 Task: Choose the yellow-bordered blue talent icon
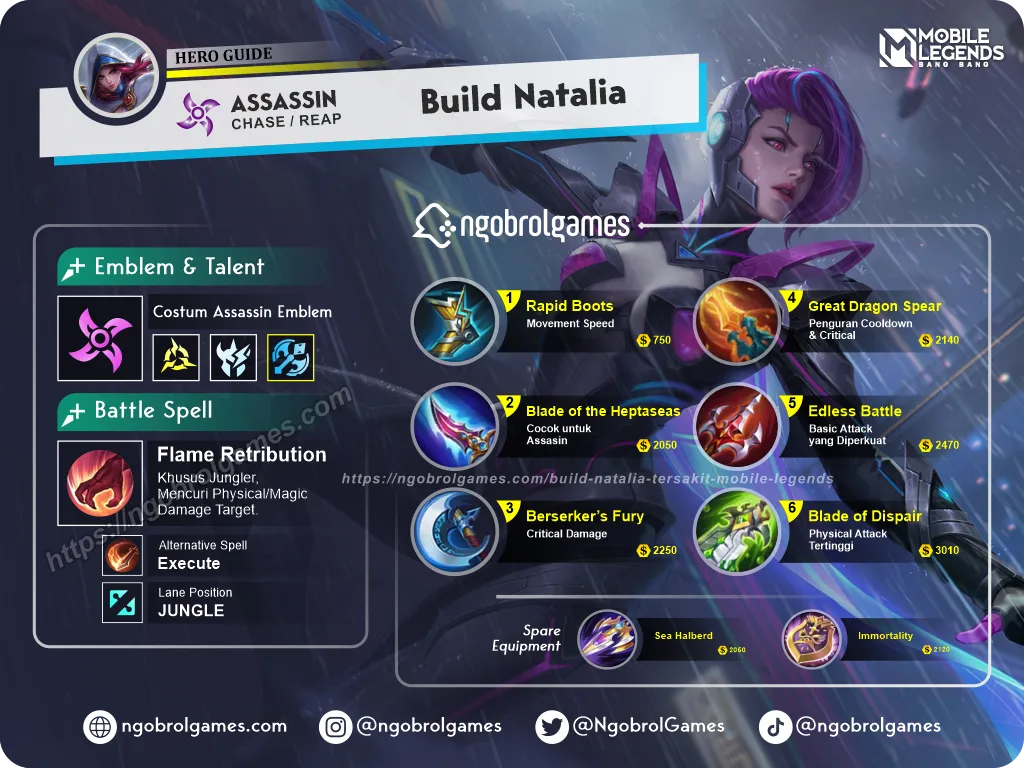(291, 357)
